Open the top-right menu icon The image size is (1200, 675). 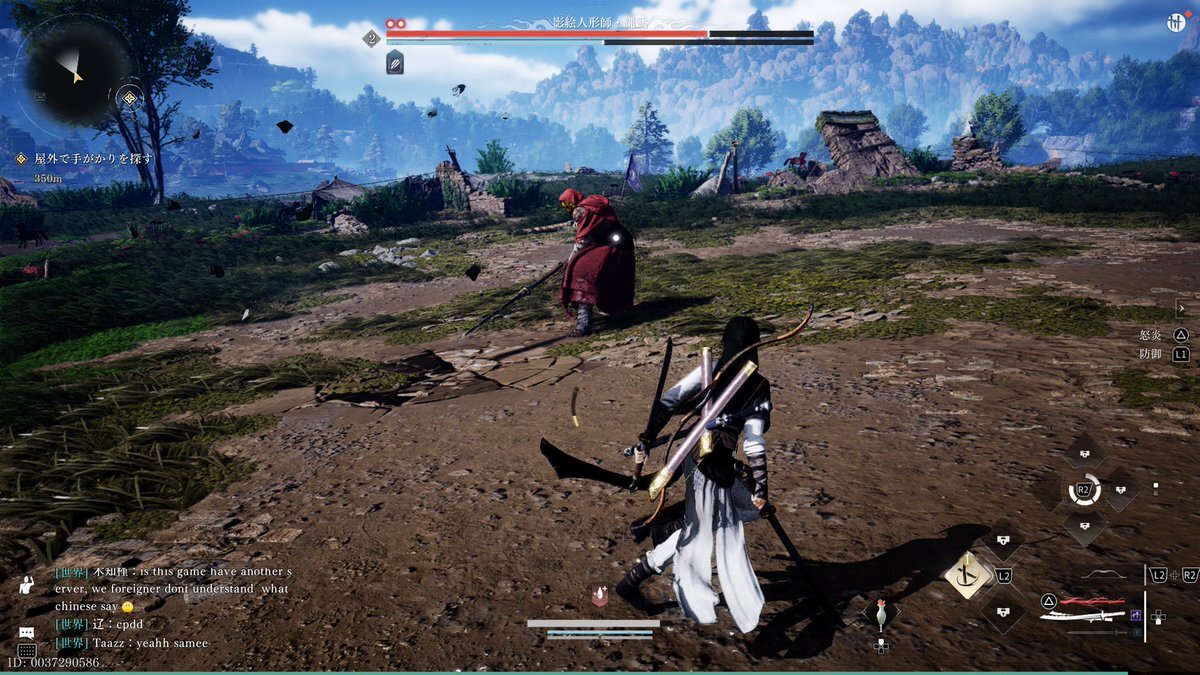(x=1176, y=23)
